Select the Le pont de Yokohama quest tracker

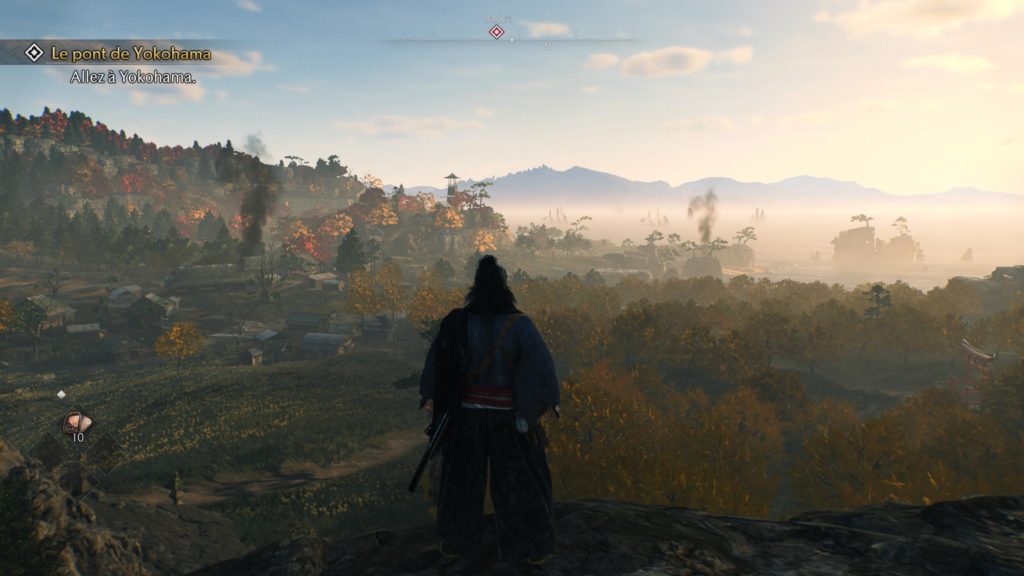129,52
